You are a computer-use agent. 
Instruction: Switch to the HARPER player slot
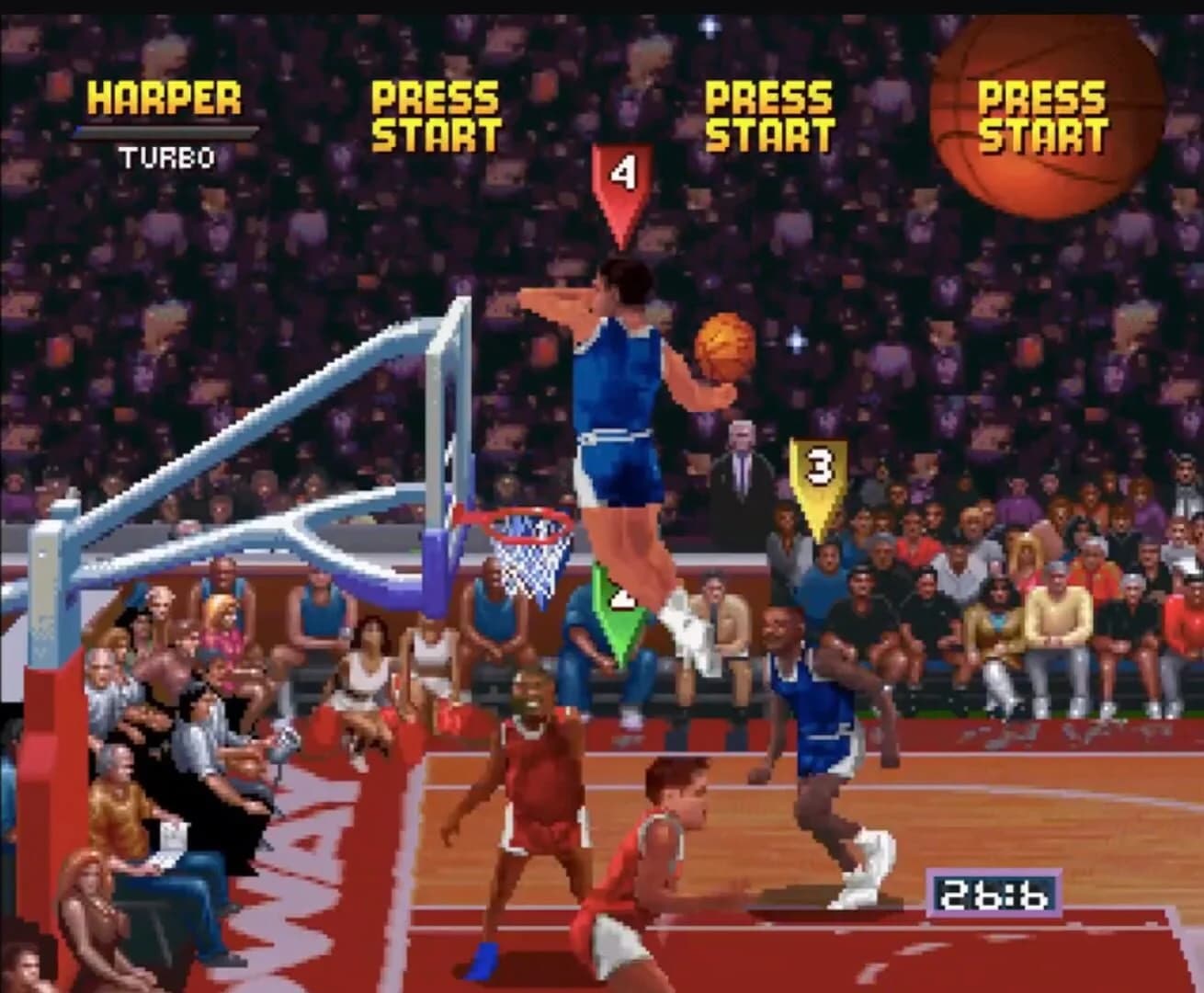pyautogui.click(x=164, y=97)
